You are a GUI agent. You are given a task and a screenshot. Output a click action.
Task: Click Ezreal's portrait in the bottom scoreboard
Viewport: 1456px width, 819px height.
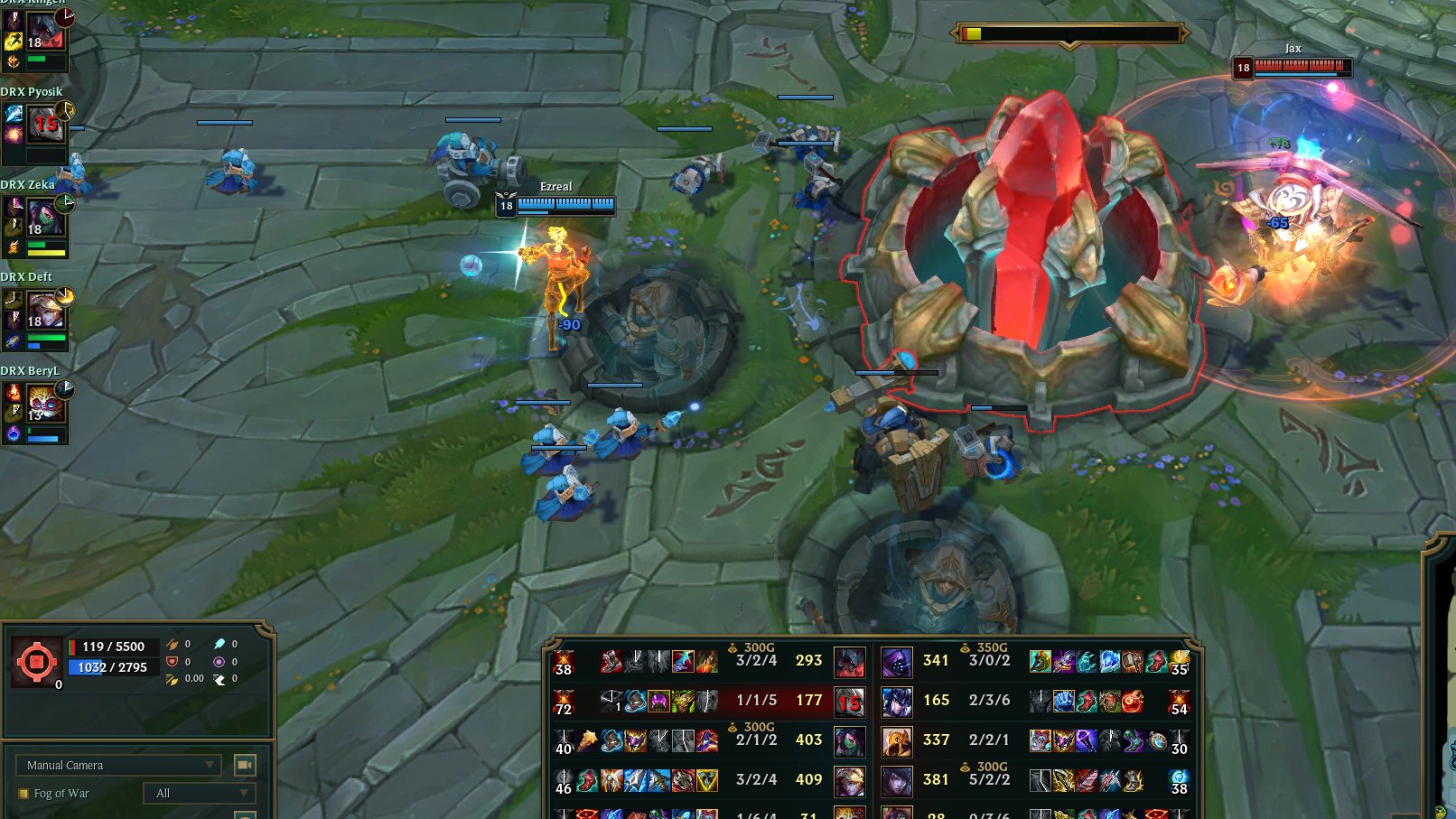tap(850, 780)
